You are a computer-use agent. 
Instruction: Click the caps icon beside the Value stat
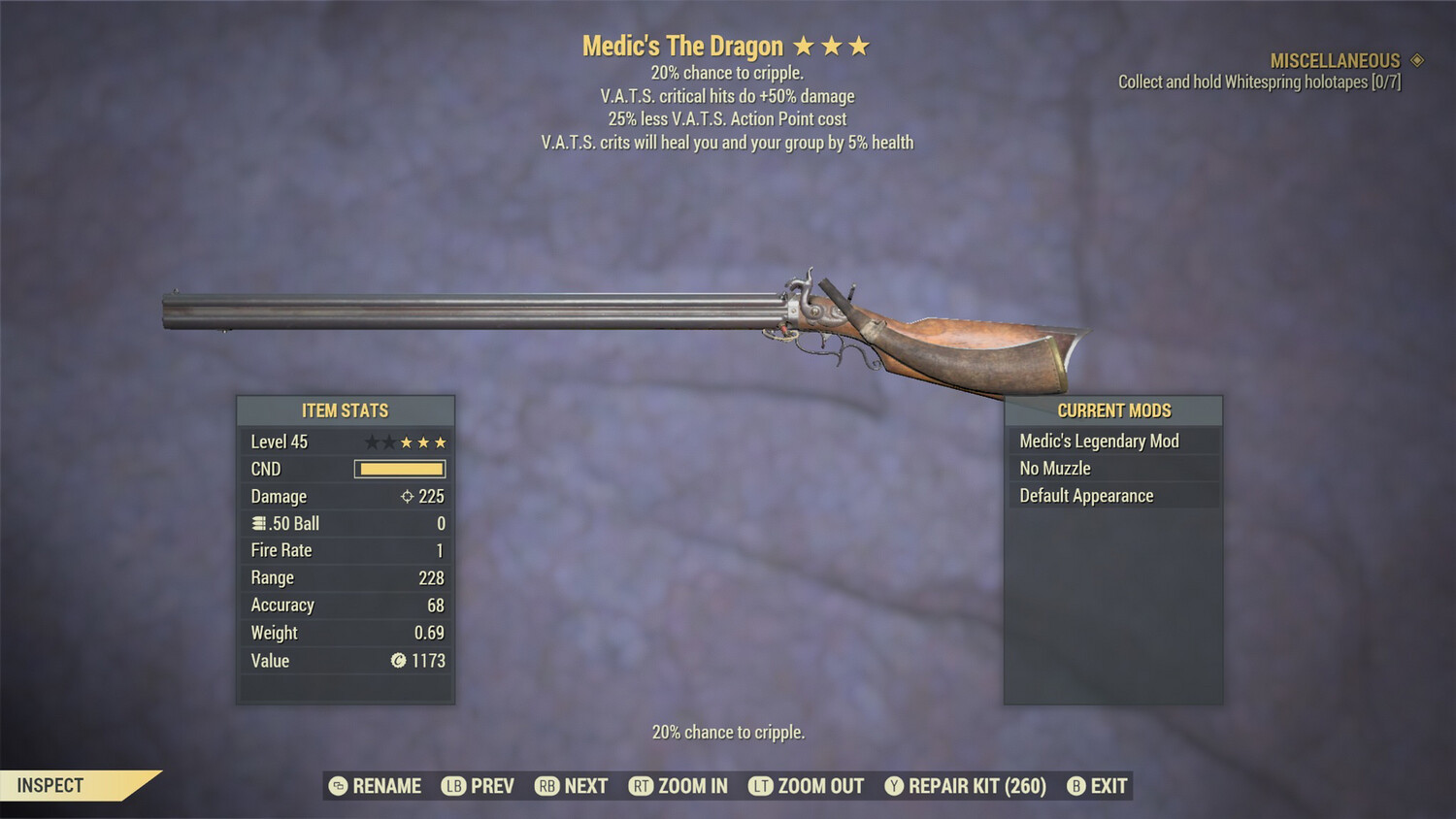(397, 661)
